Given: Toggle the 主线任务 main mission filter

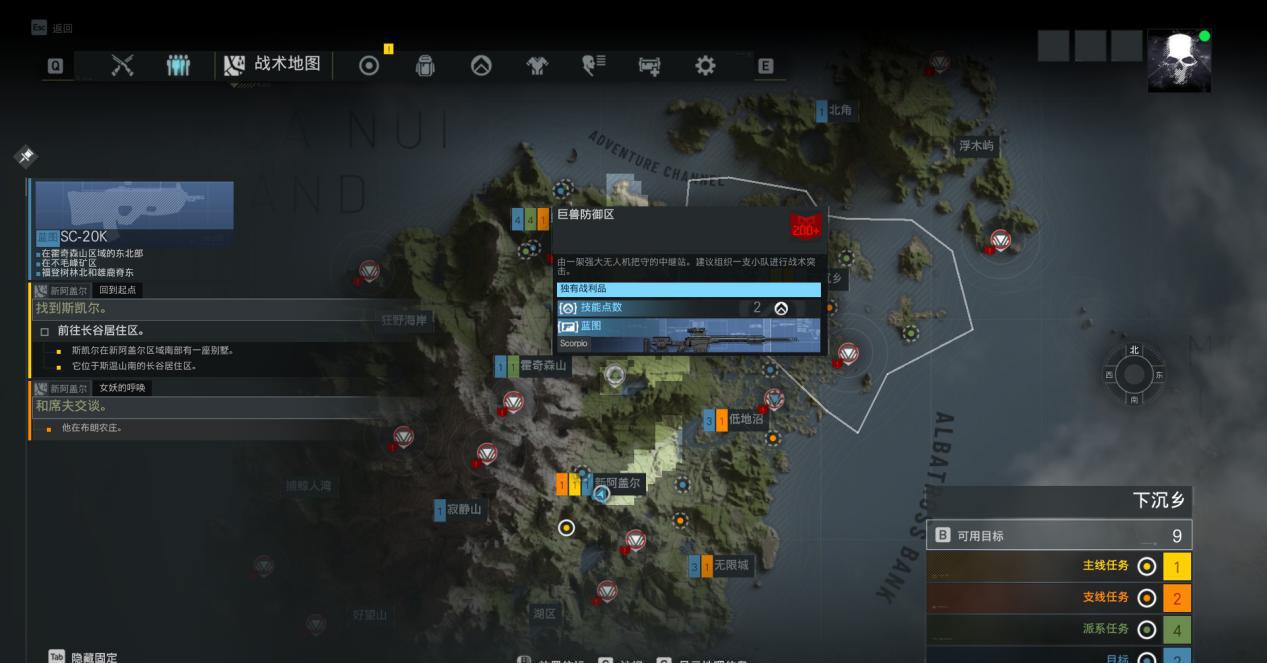Looking at the screenshot, I should 1147,567.
